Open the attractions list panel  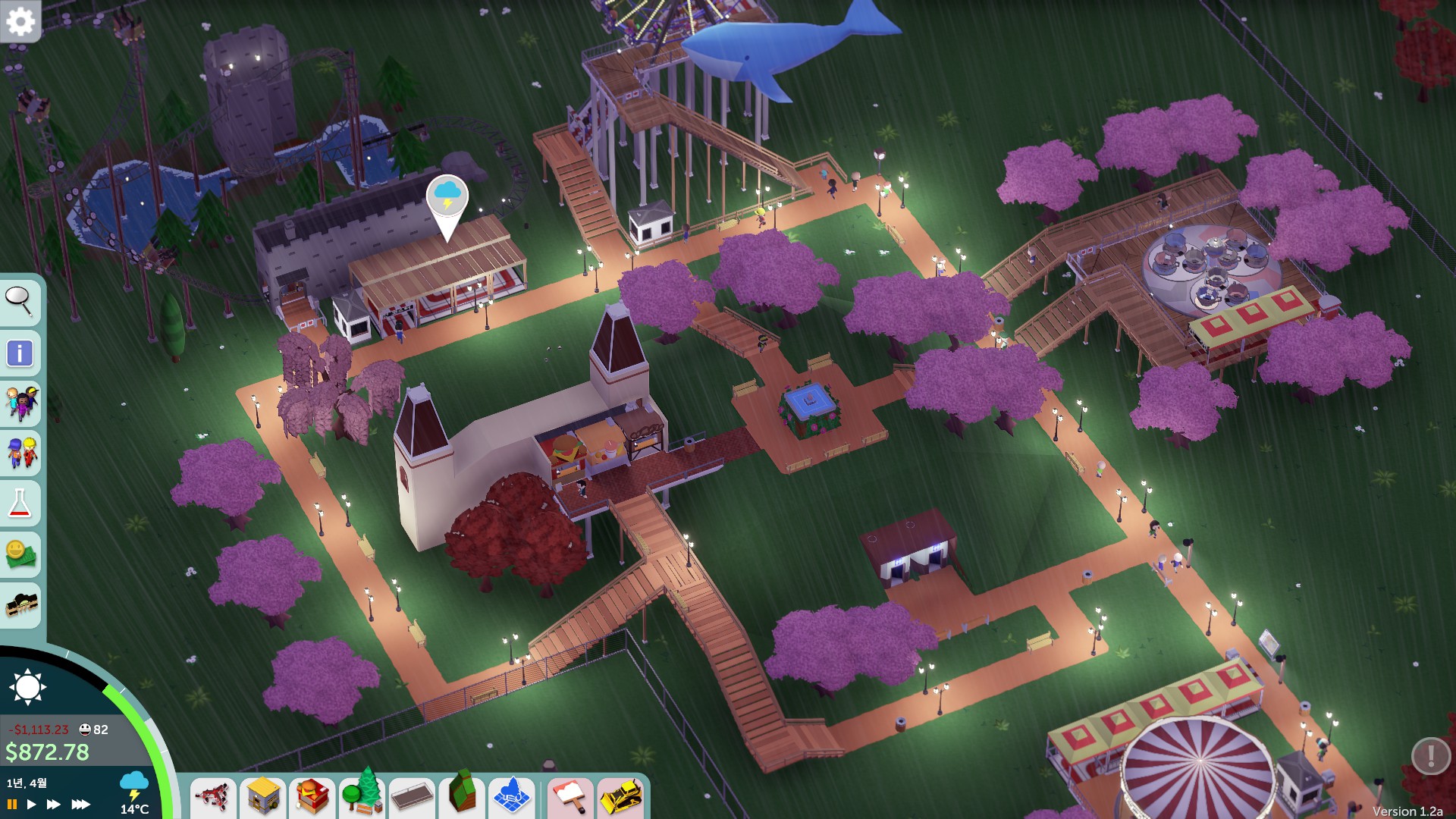pyautogui.click(x=20, y=604)
